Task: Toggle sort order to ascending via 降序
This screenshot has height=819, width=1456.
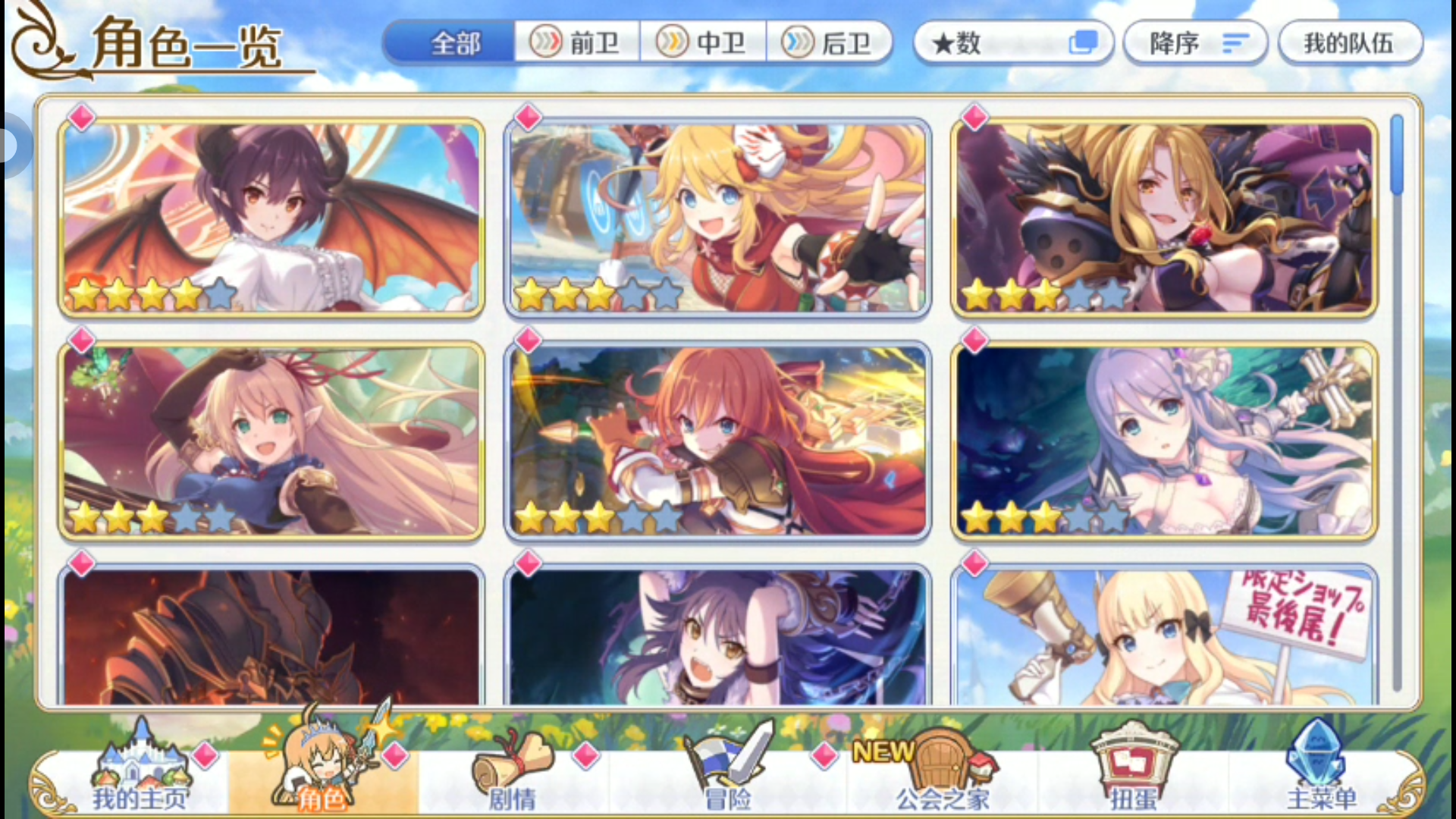Action: [1194, 43]
